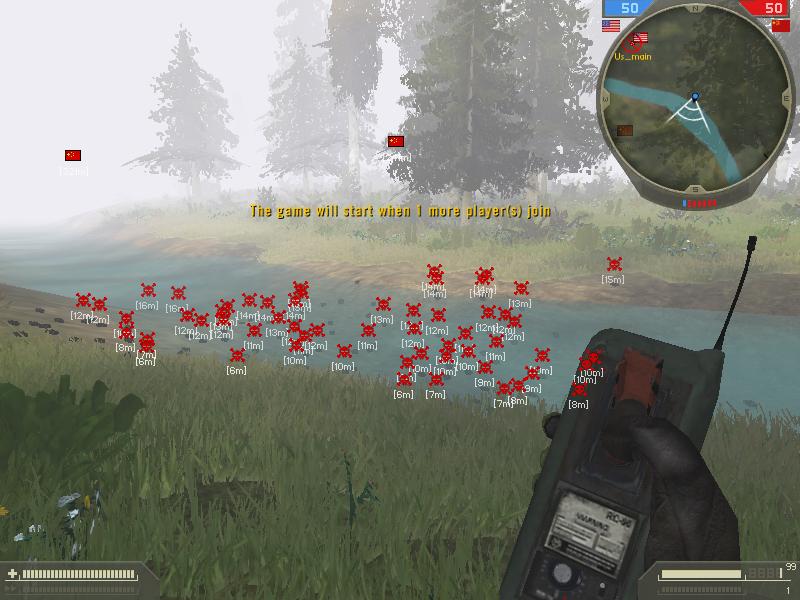Click the China team flag icon
Viewport: 800px width, 600px height.
click(780, 26)
